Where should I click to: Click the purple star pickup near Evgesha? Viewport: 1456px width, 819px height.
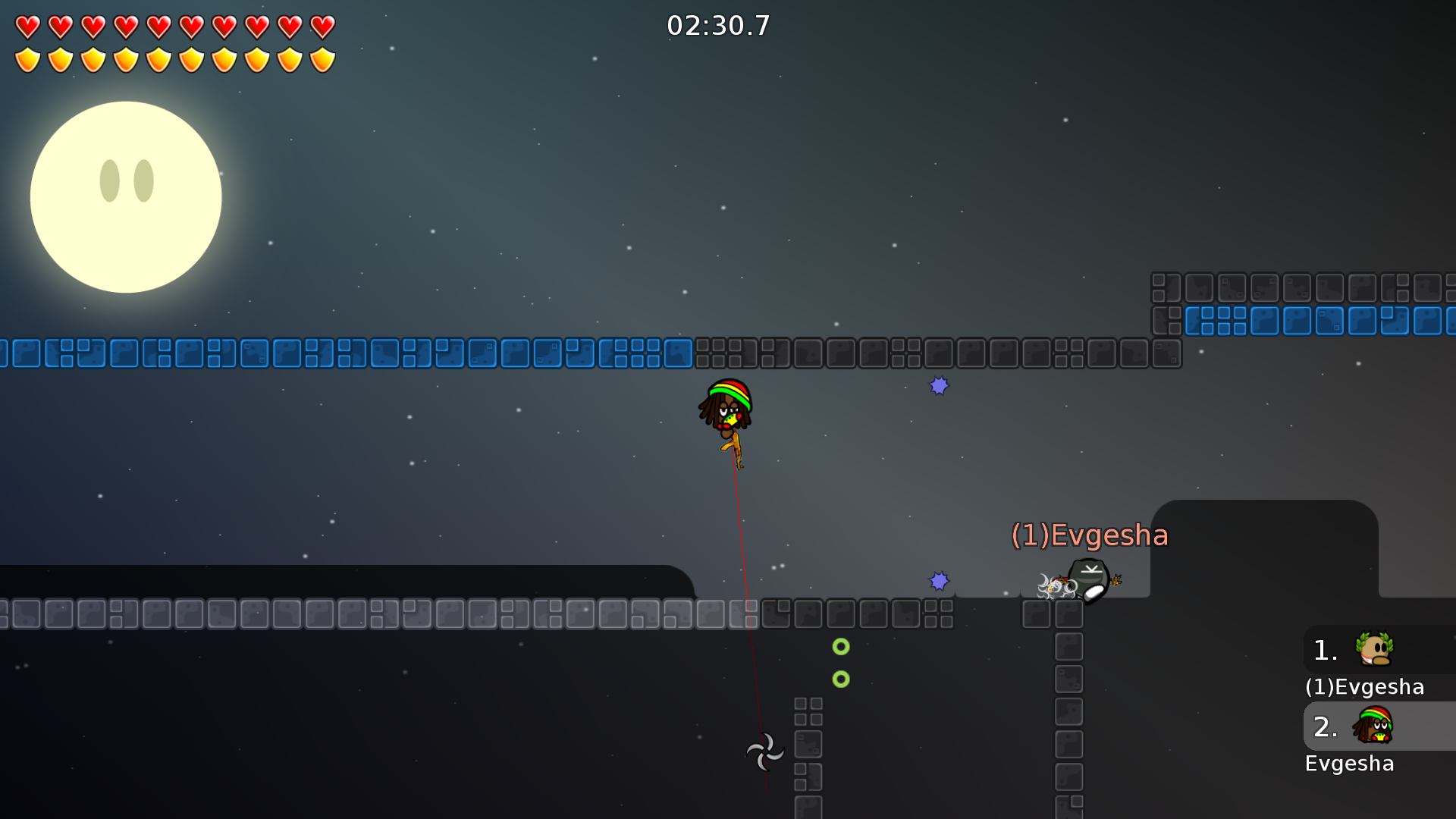coord(939,580)
